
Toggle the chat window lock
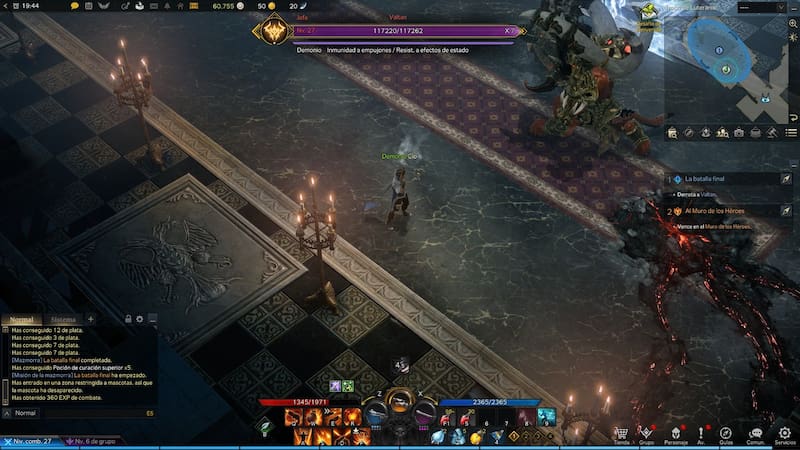coord(128,319)
